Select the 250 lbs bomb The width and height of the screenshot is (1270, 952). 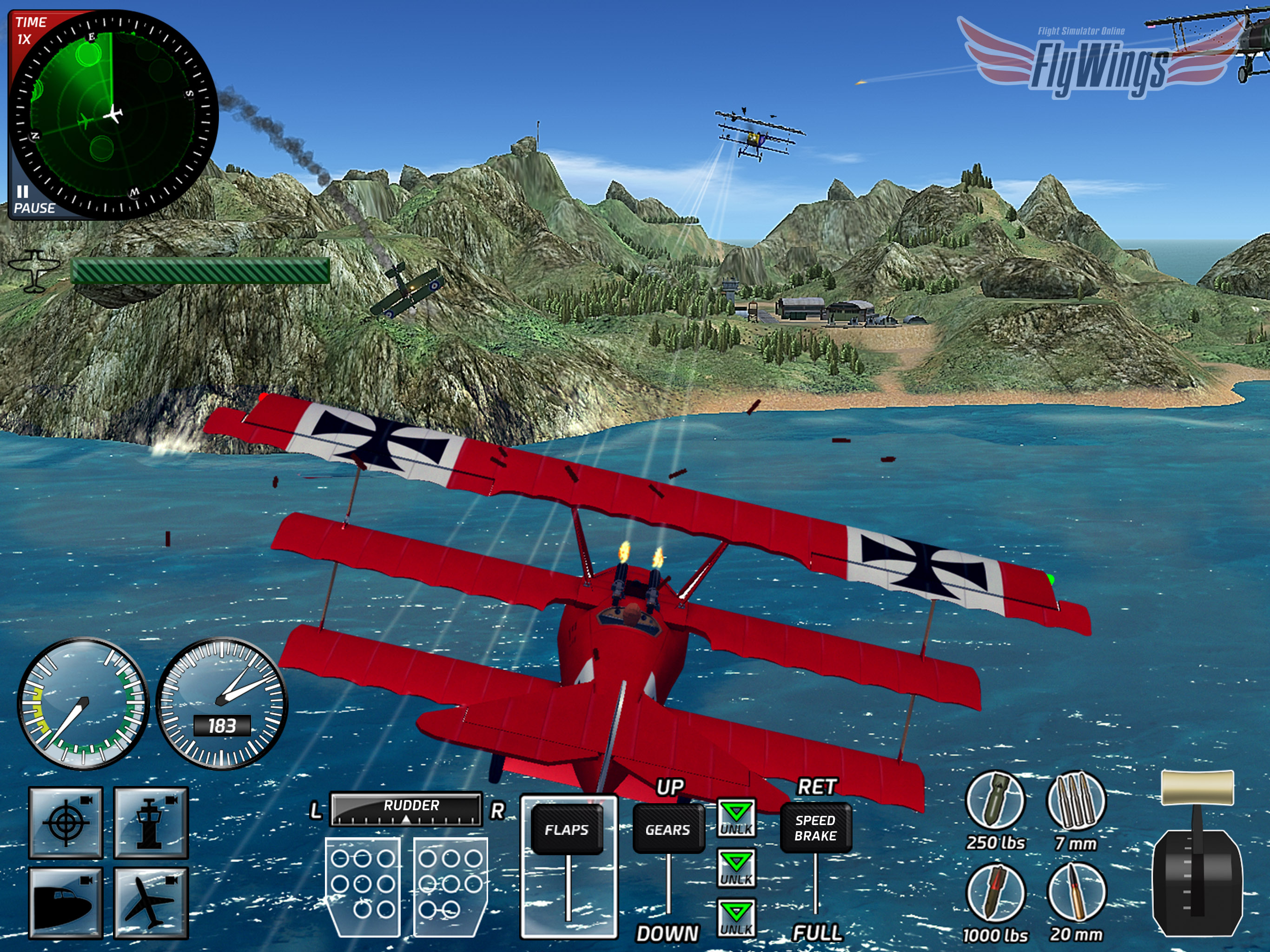tap(995, 801)
